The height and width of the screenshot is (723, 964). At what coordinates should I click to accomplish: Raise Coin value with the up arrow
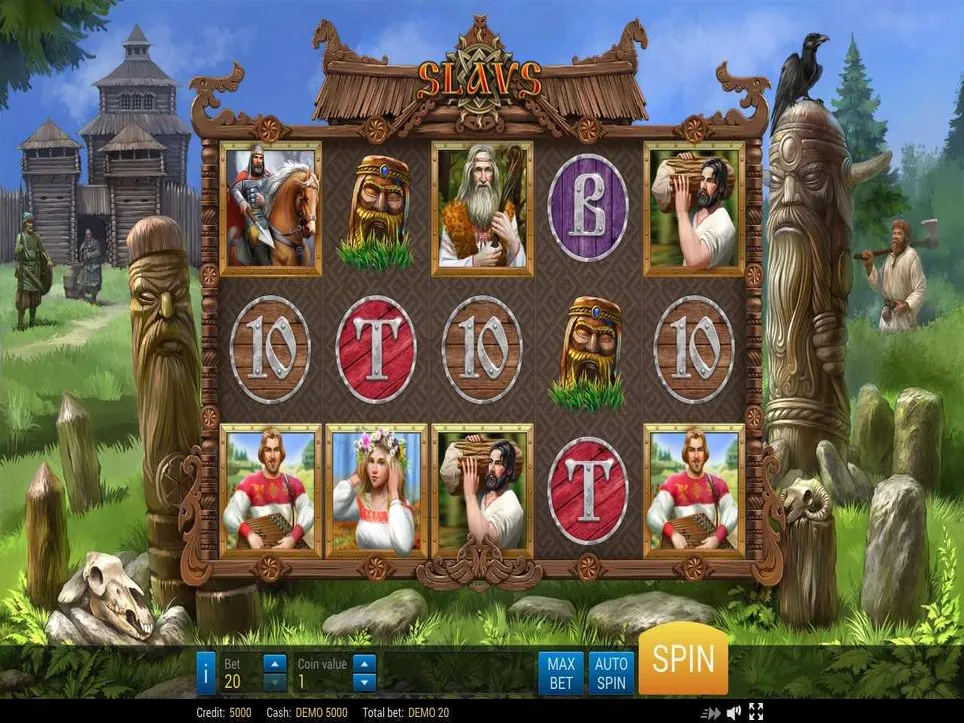pyautogui.click(x=365, y=662)
